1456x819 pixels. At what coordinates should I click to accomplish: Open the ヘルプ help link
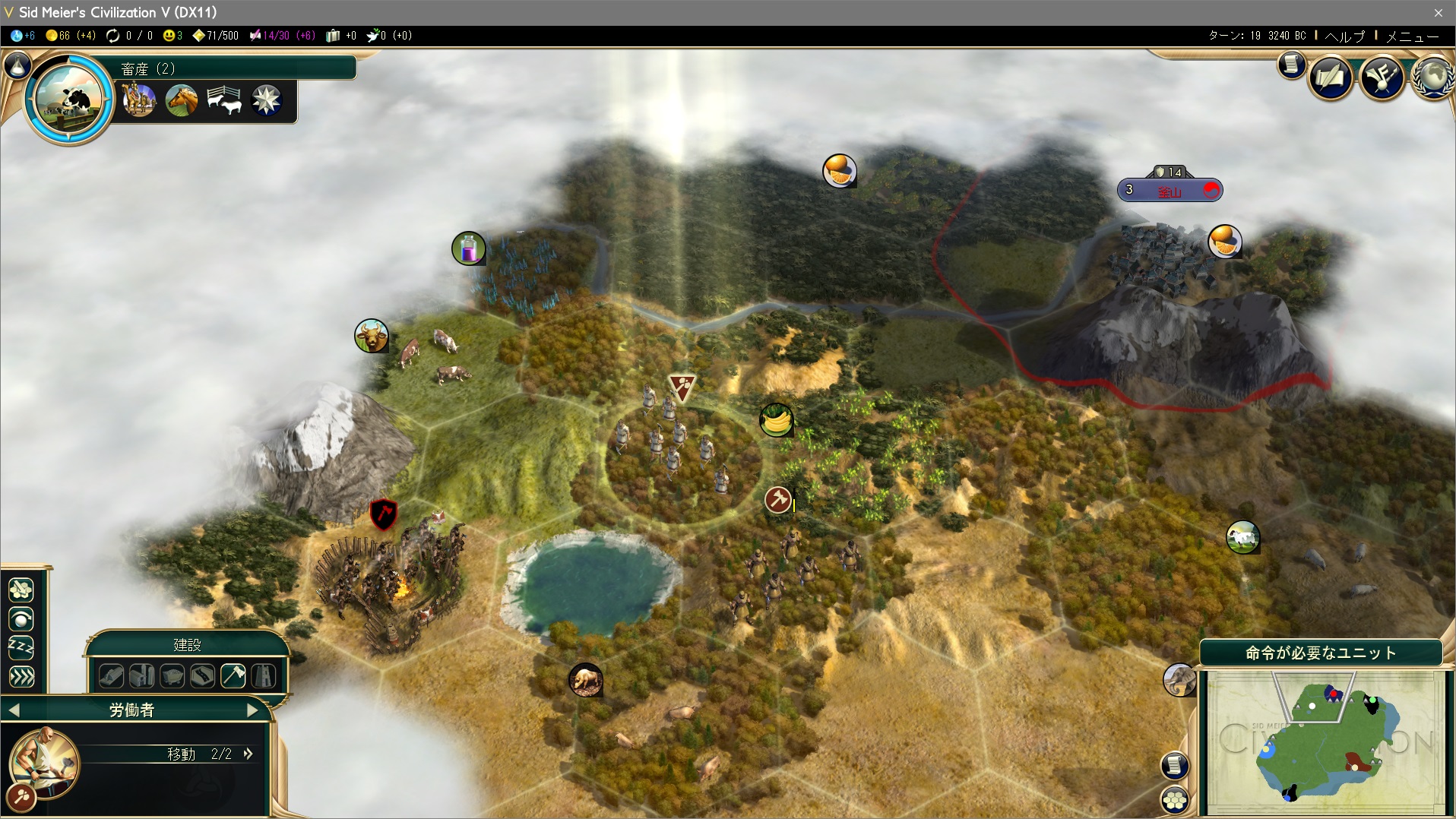(x=1344, y=36)
